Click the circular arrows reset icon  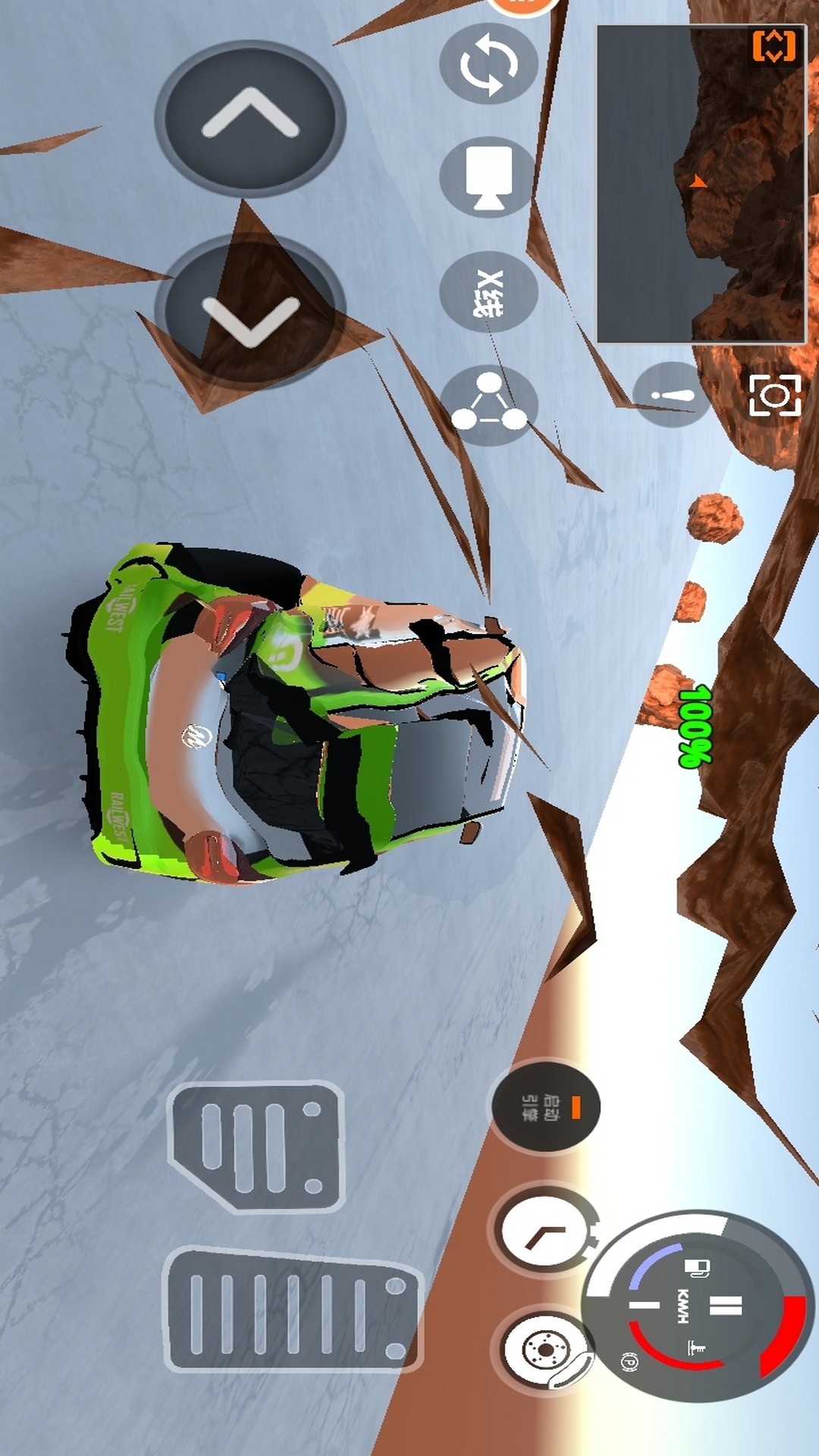pyautogui.click(x=488, y=64)
